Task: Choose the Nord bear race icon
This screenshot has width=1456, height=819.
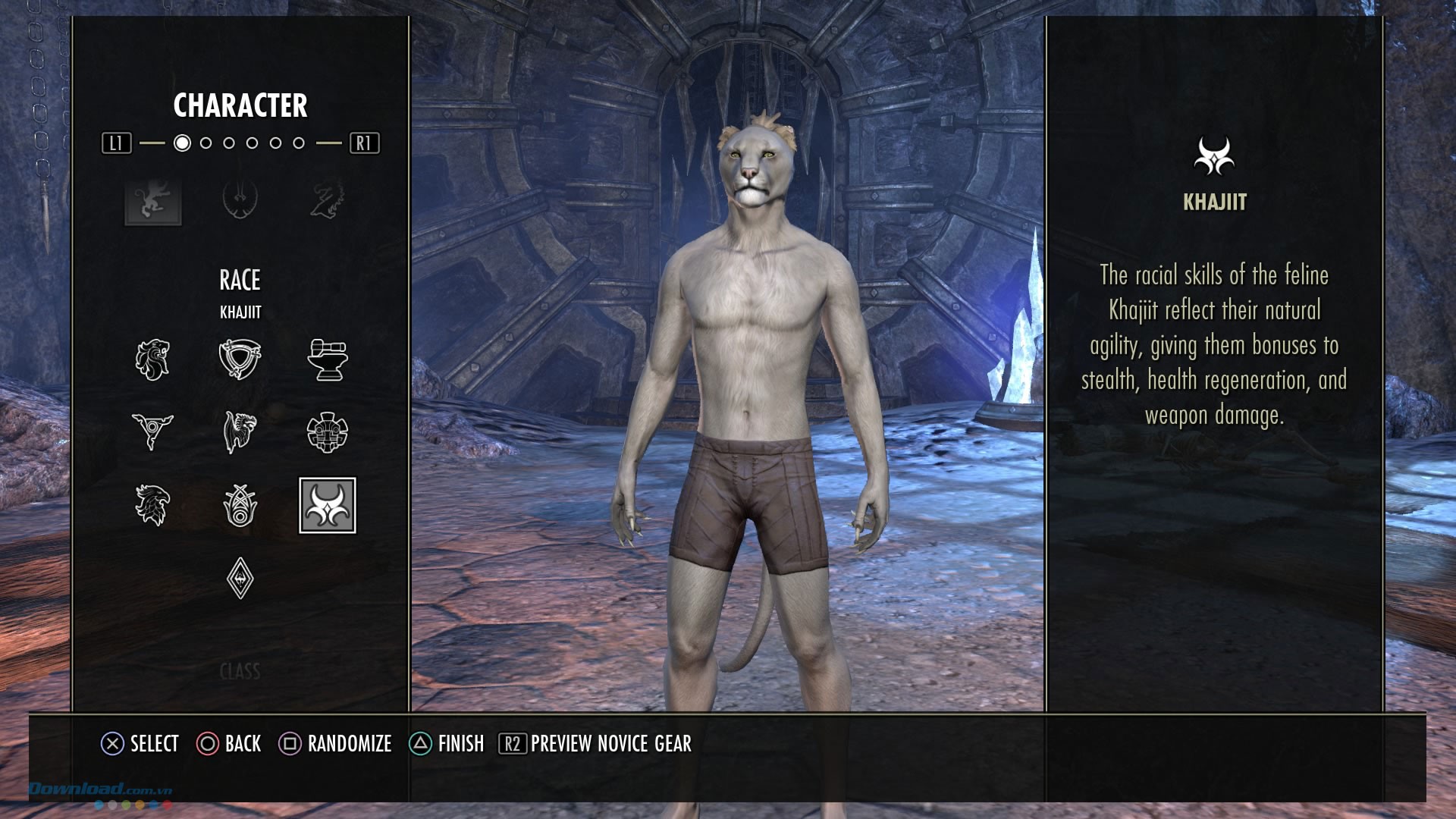Action: pos(240,431)
